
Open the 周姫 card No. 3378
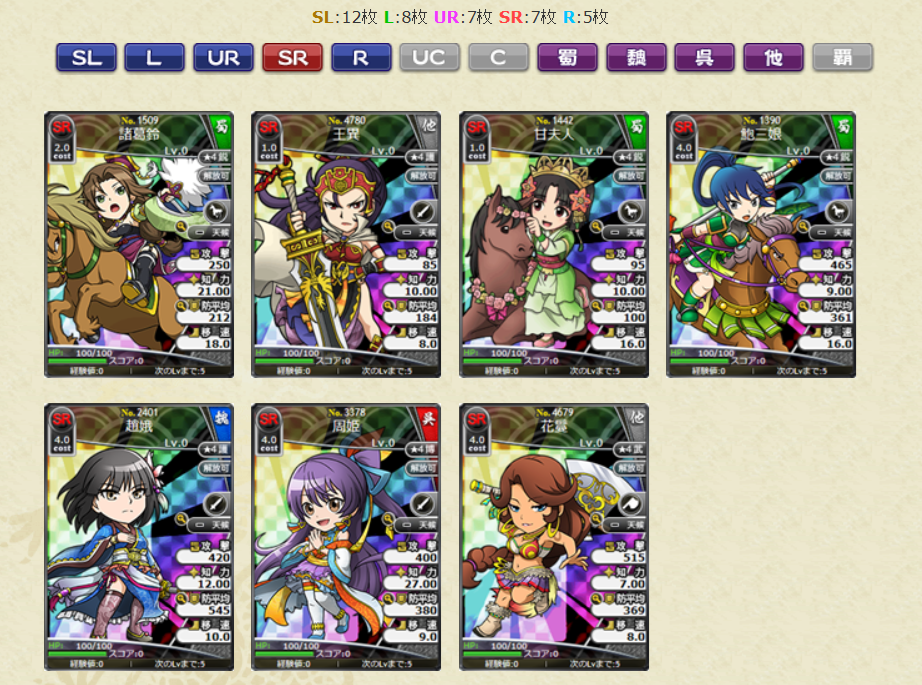(x=346, y=537)
